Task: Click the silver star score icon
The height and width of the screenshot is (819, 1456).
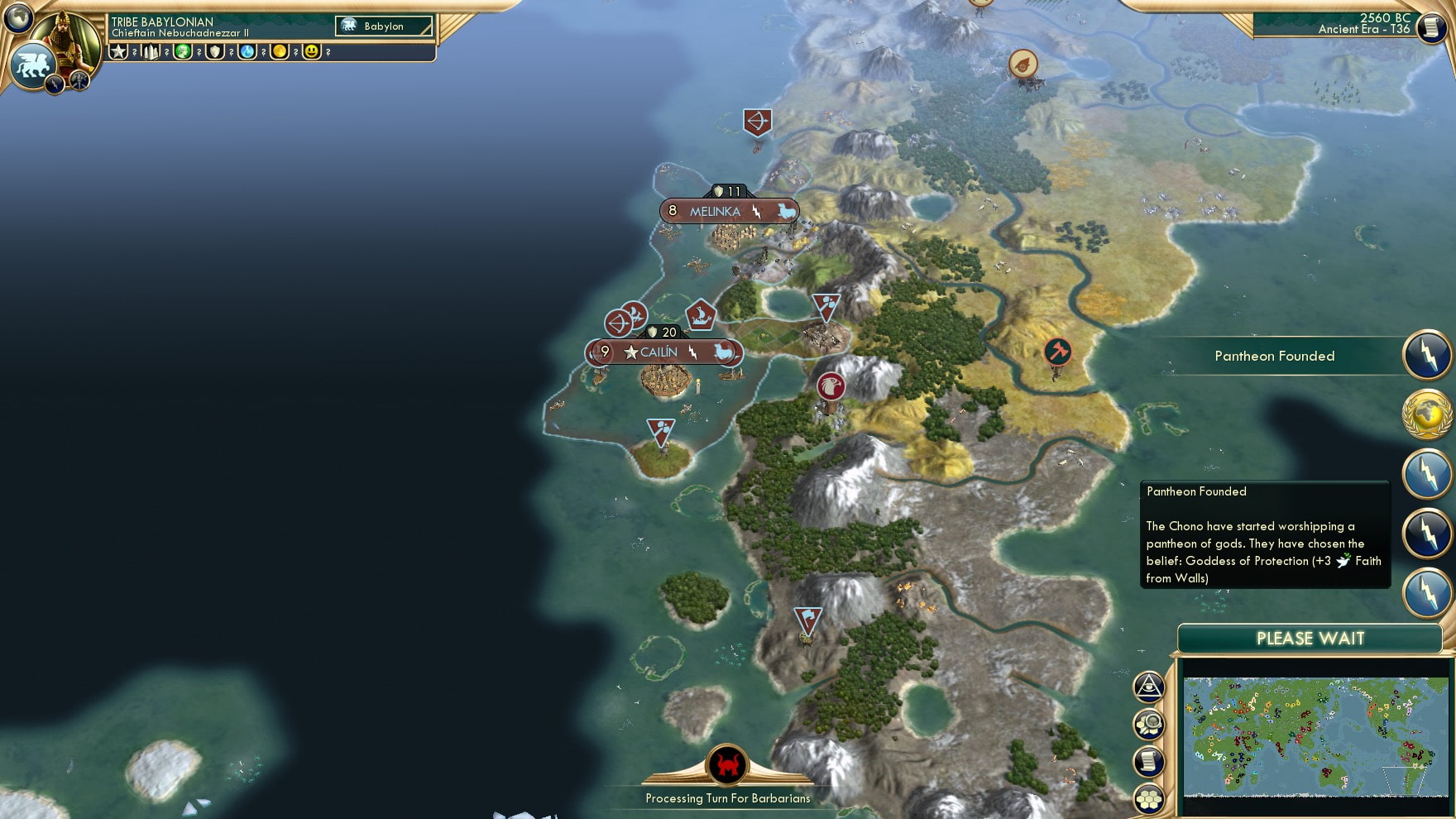Action: tap(119, 52)
